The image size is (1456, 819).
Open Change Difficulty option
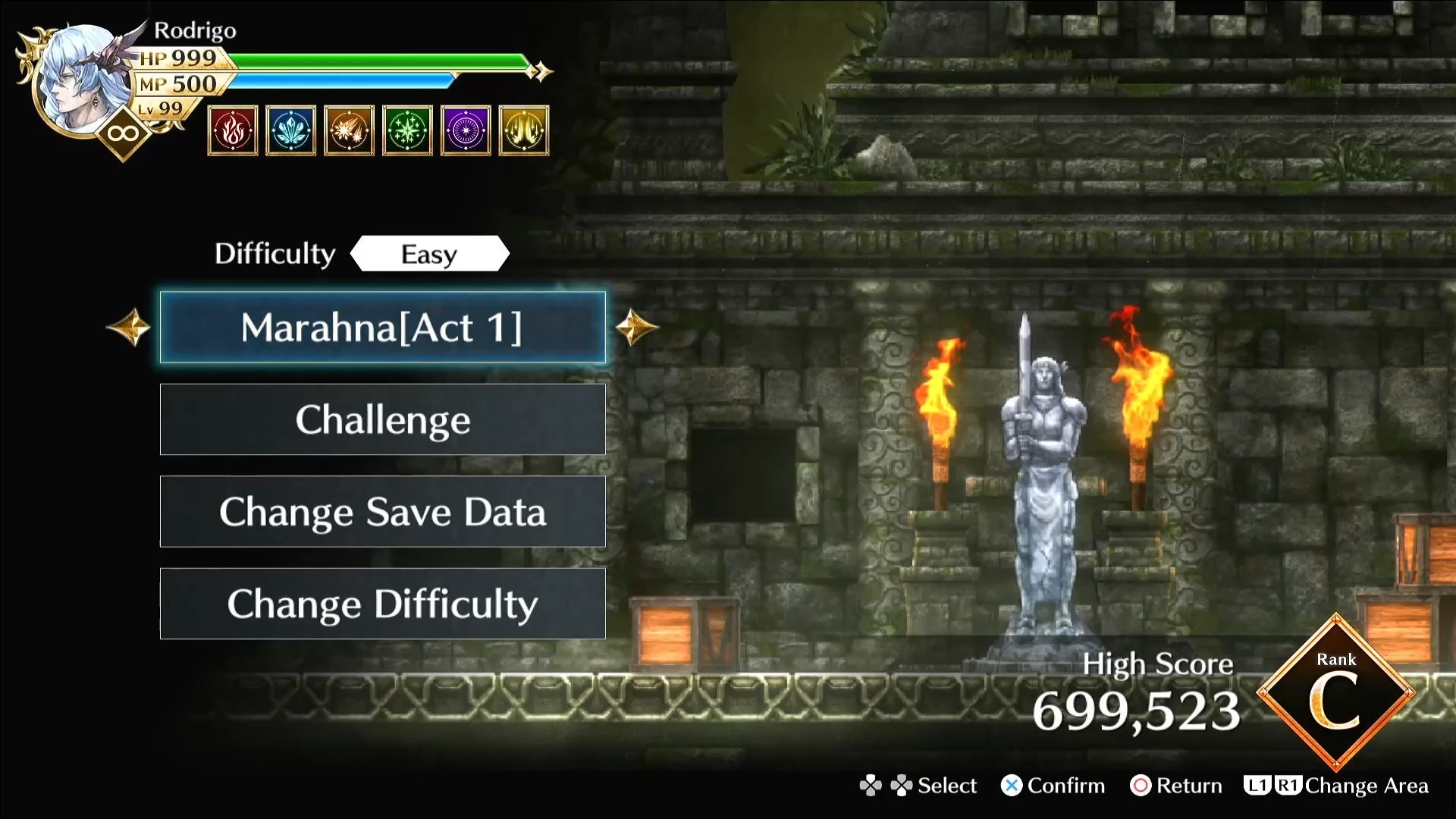[x=382, y=604]
